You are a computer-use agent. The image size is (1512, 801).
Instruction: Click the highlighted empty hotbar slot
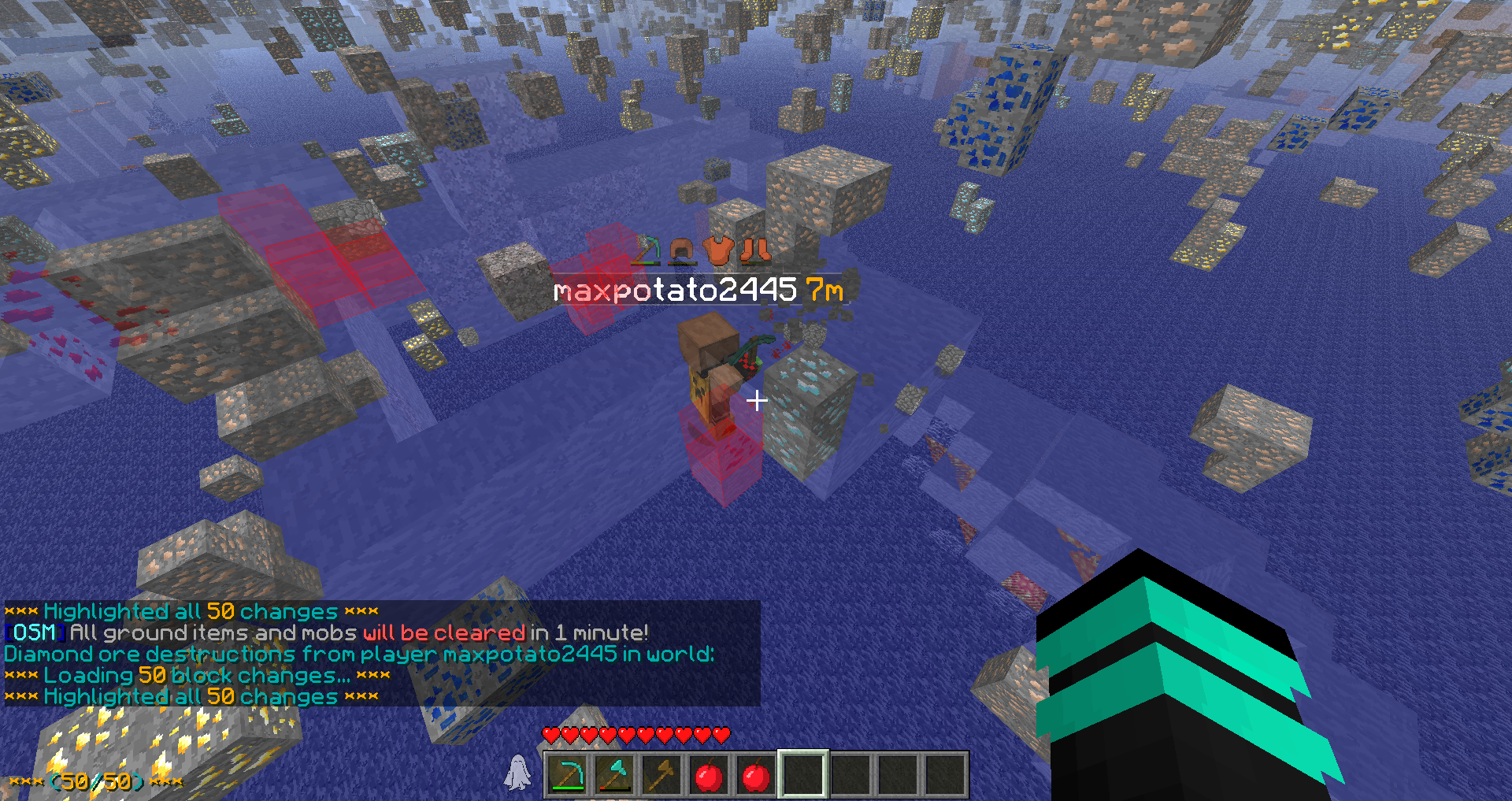point(802,775)
